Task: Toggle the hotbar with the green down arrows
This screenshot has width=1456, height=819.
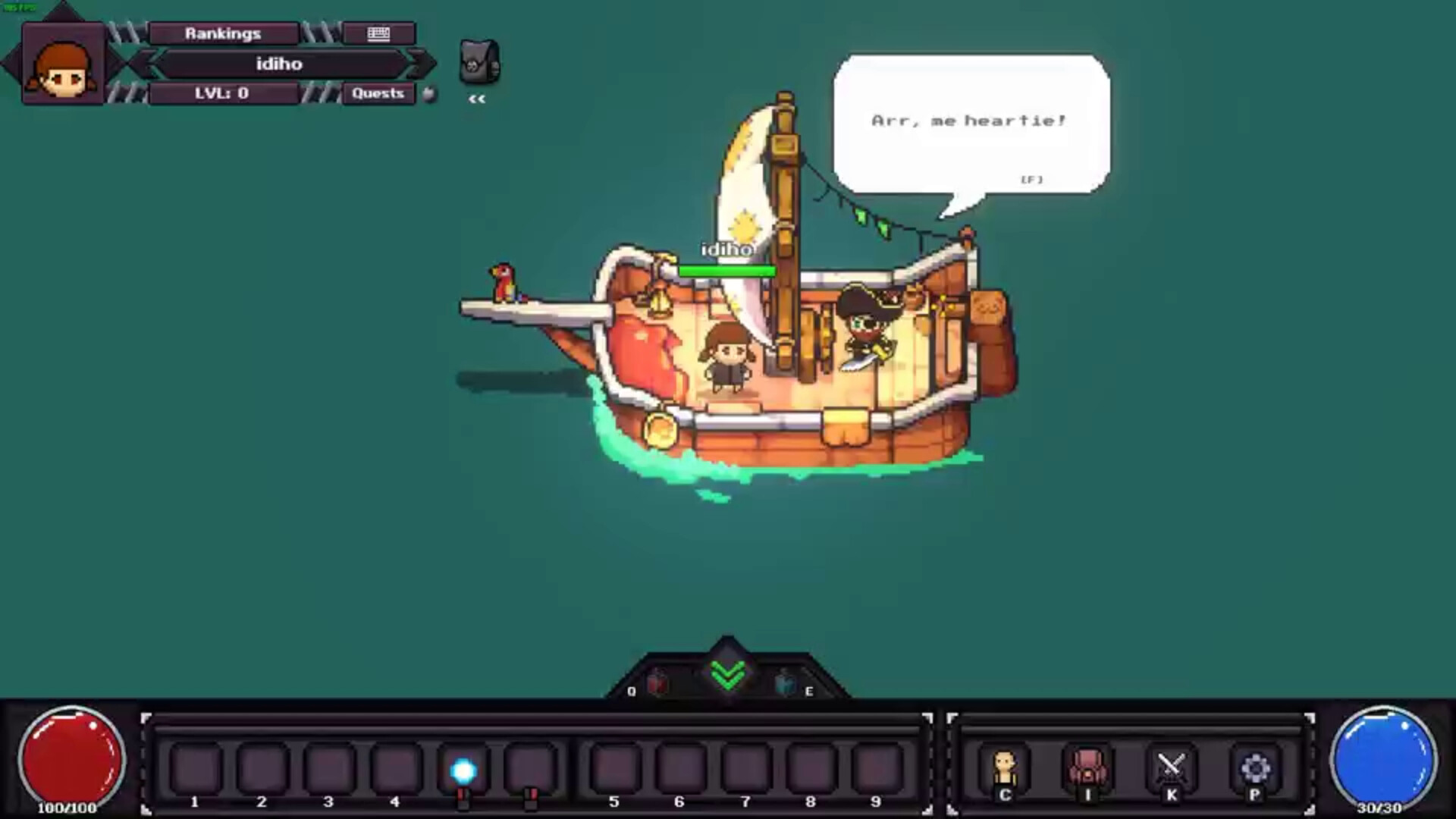Action: pyautogui.click(x=726, y=675)
